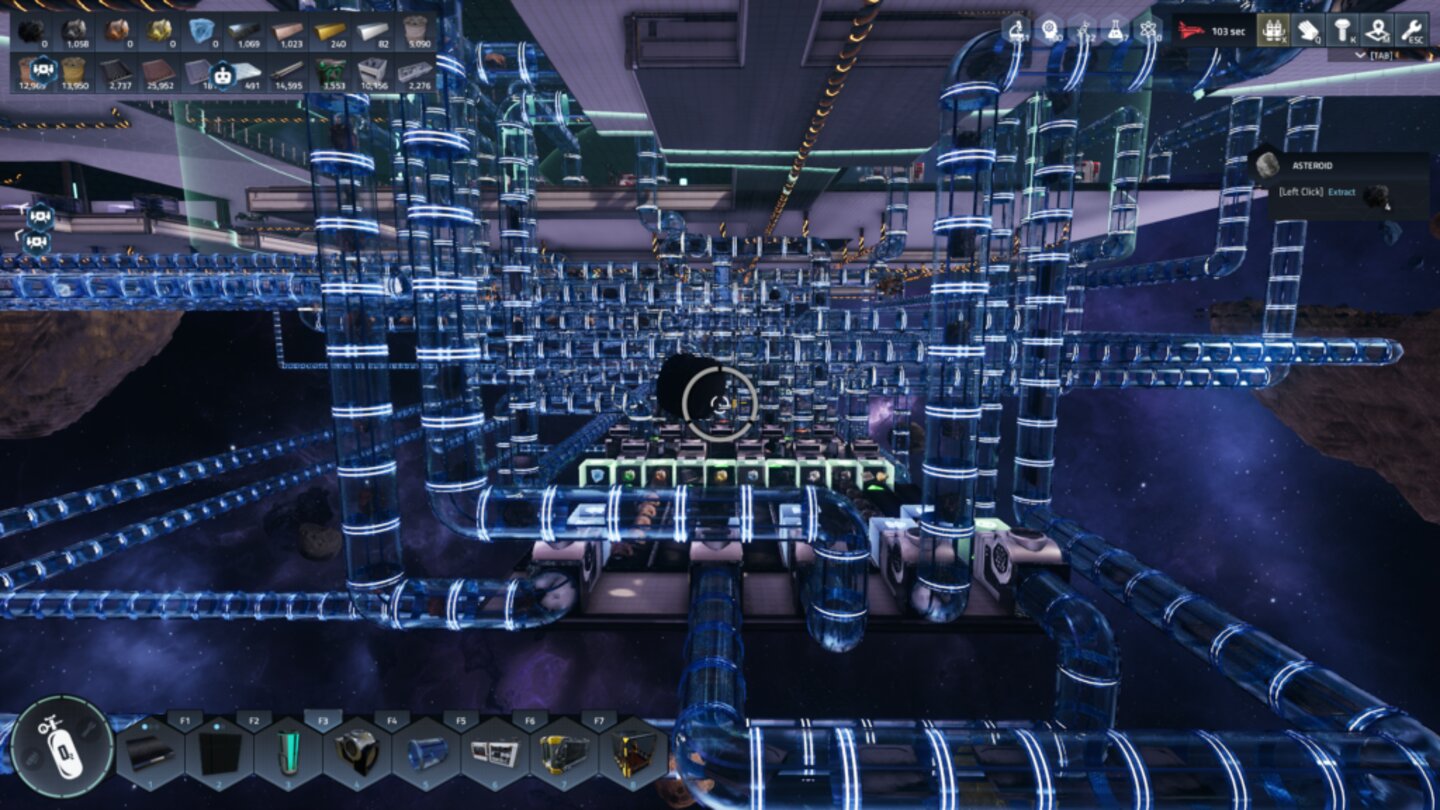Click the Extract action link on the asteroid tooltip

1344,193
